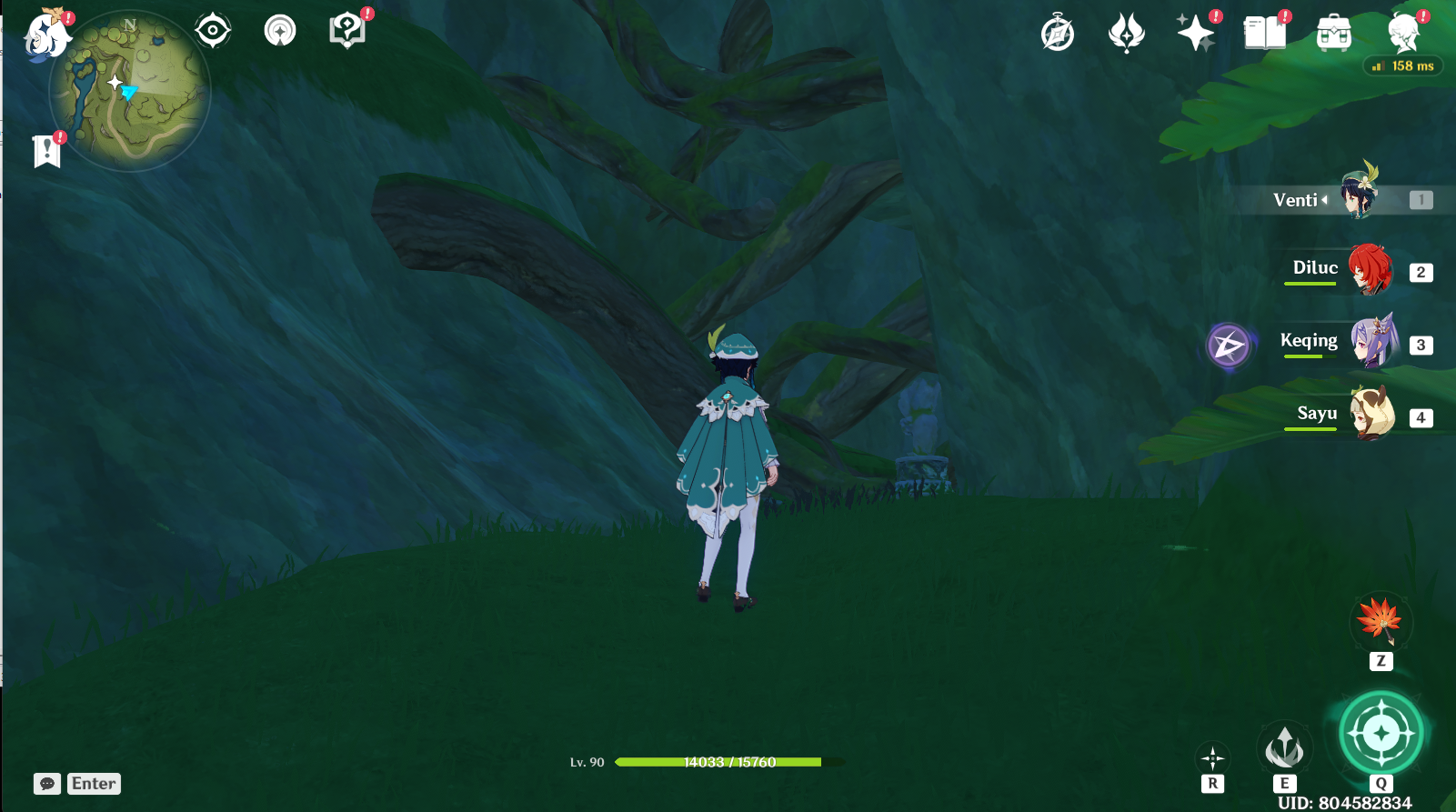Click the 158 ms ping indicator
The image size is (1456, 812).
tap(1404, 65)
